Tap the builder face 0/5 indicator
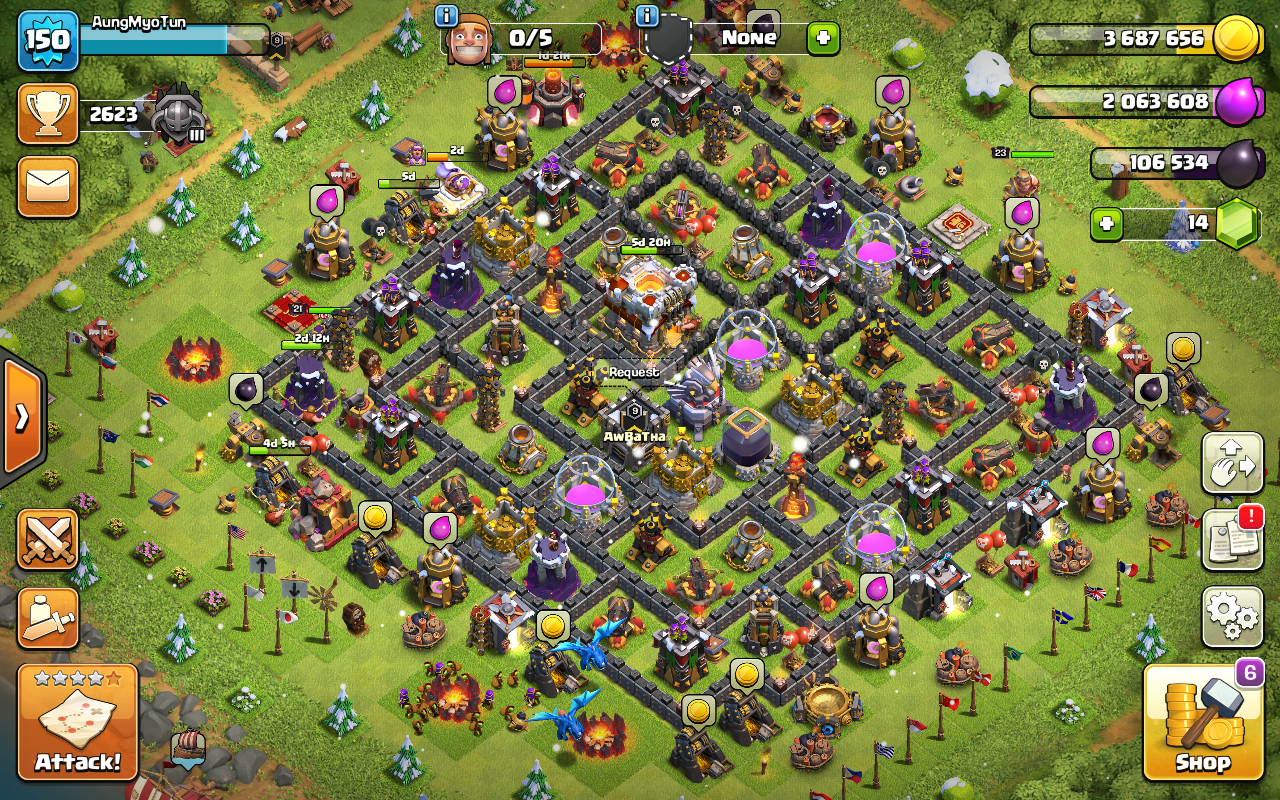This screenshot has width=1280, height=800. coord(520,39)
